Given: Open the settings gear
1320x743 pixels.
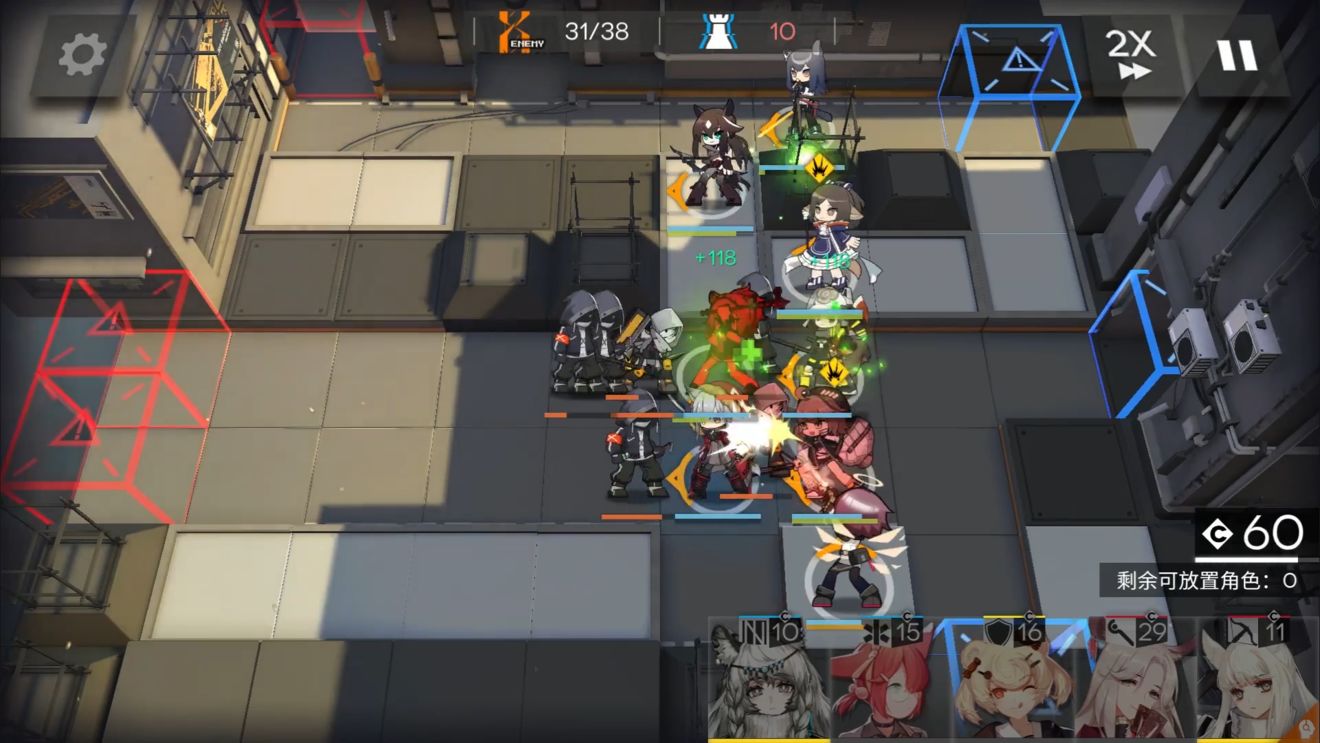Looking at the screenshot, I should tap(84, 55).
